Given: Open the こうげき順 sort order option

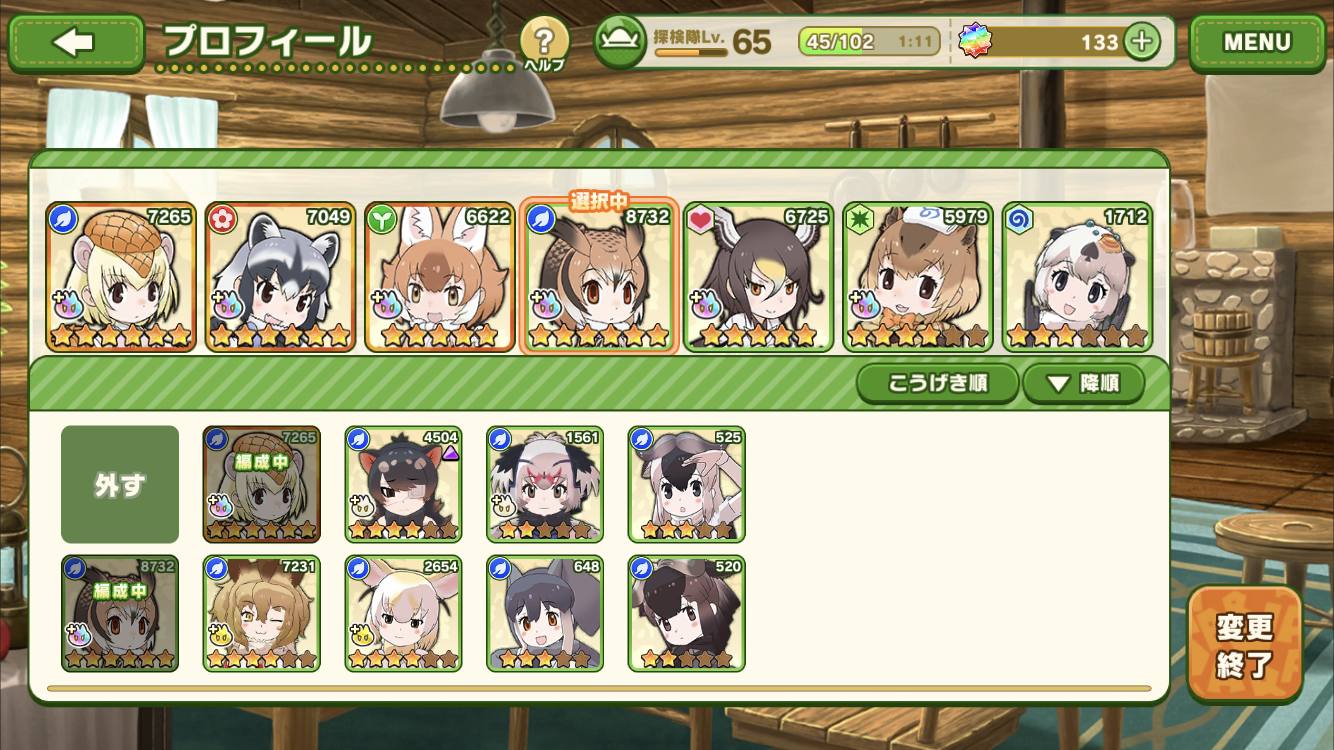Looking at the screenshot, I should [x=936, y=383].
